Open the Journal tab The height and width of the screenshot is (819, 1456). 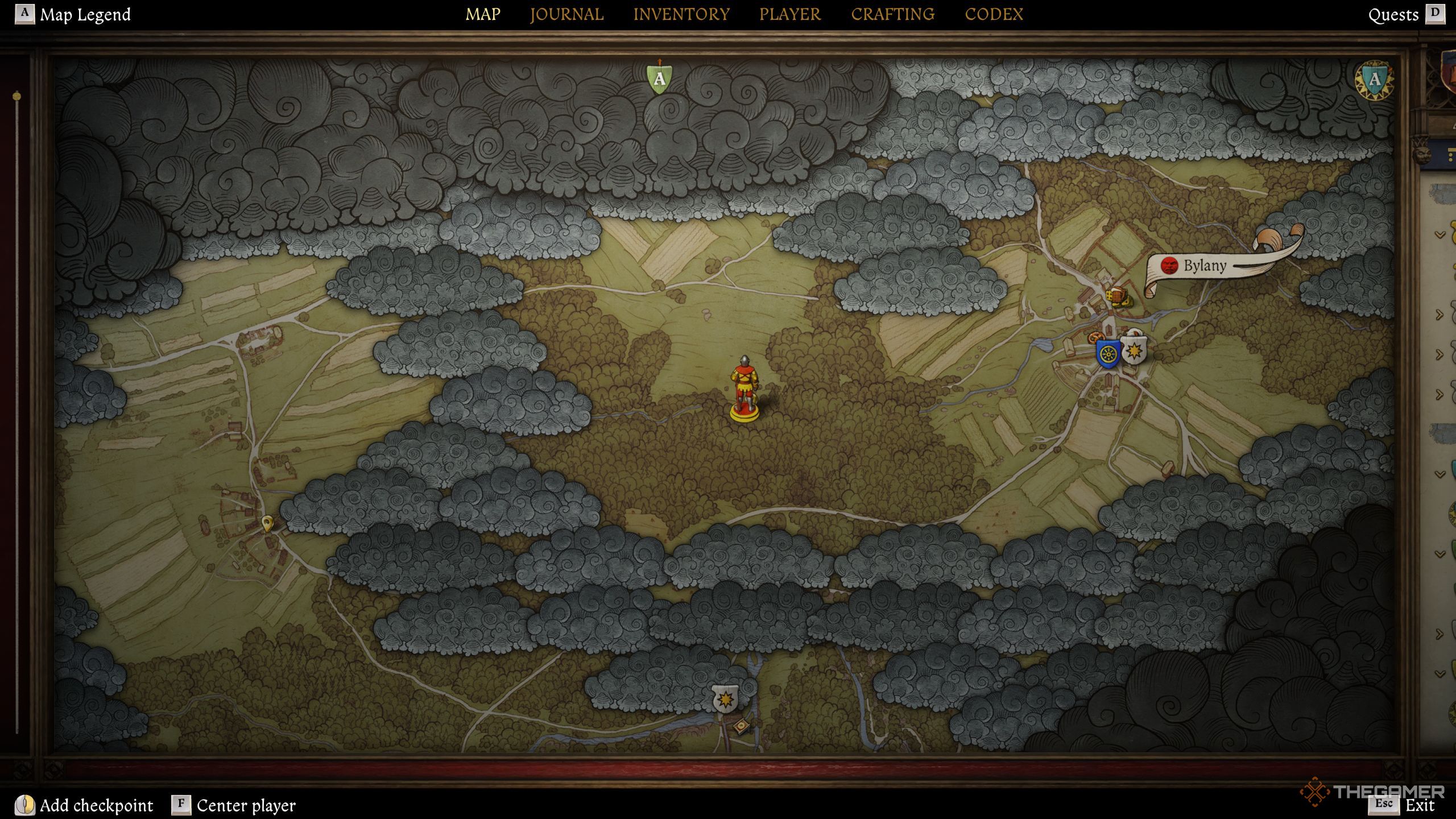566,14
